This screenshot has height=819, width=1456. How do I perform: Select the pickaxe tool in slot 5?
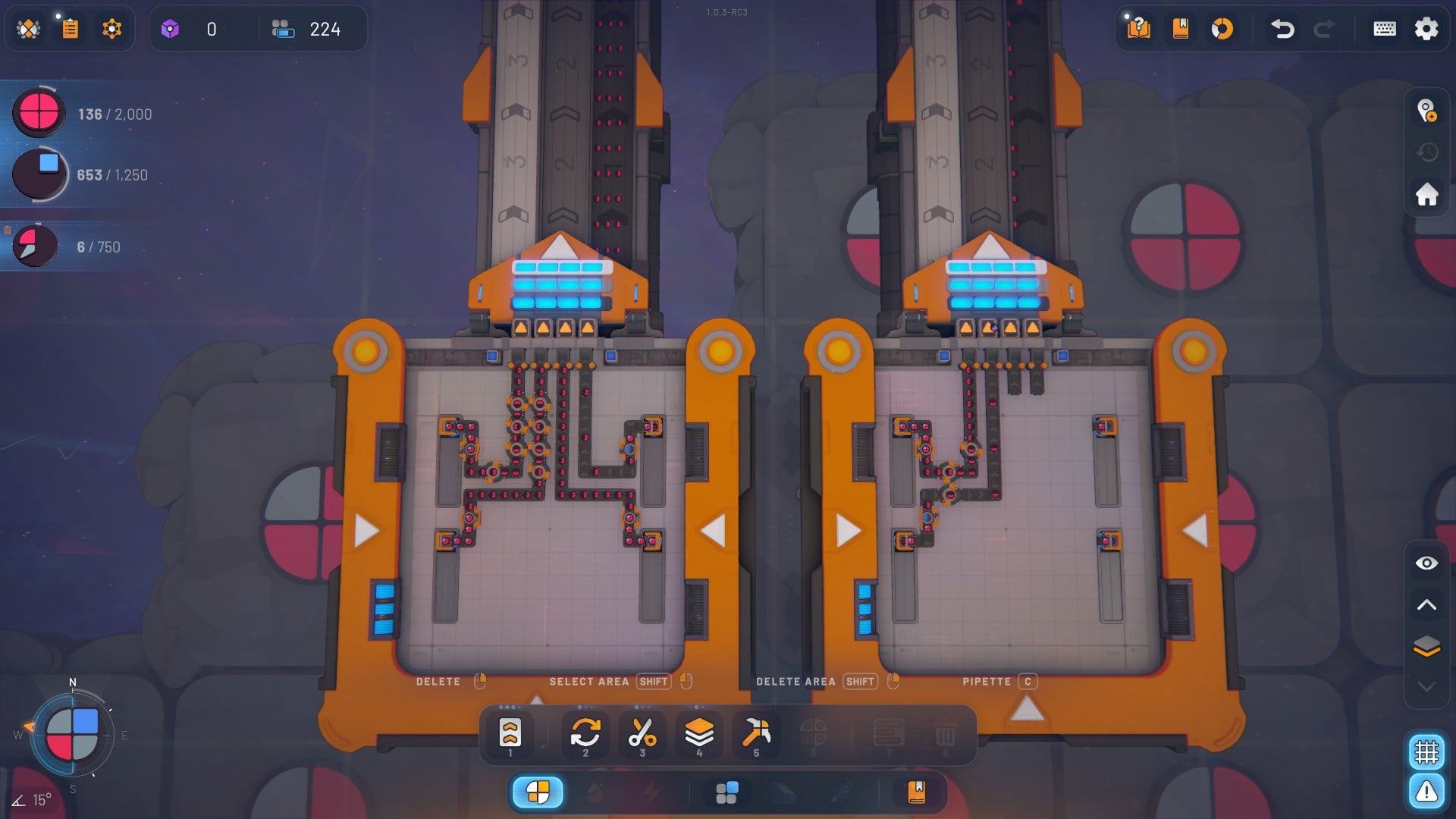click(756, 733)
